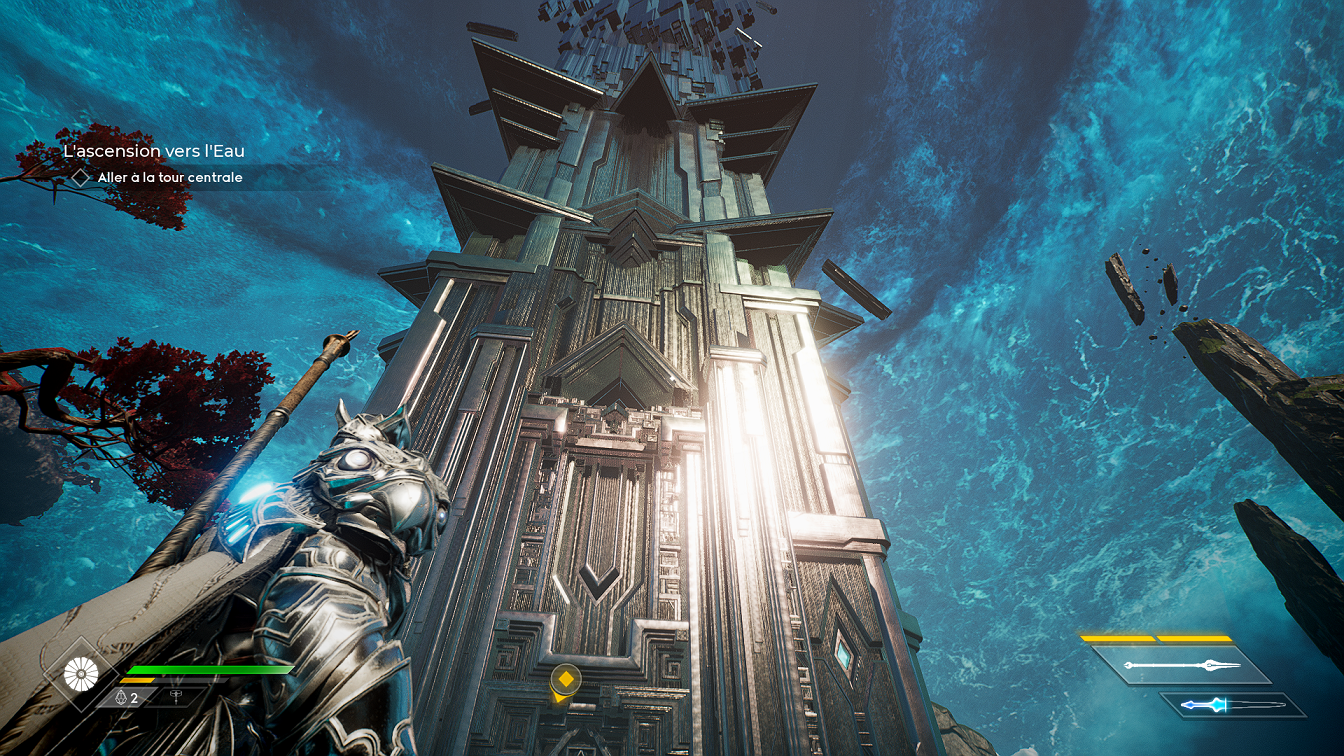This screenshot has width=1344, height=756.
Task: Activate the round shield ability icon
Action: tap(79, 674)
